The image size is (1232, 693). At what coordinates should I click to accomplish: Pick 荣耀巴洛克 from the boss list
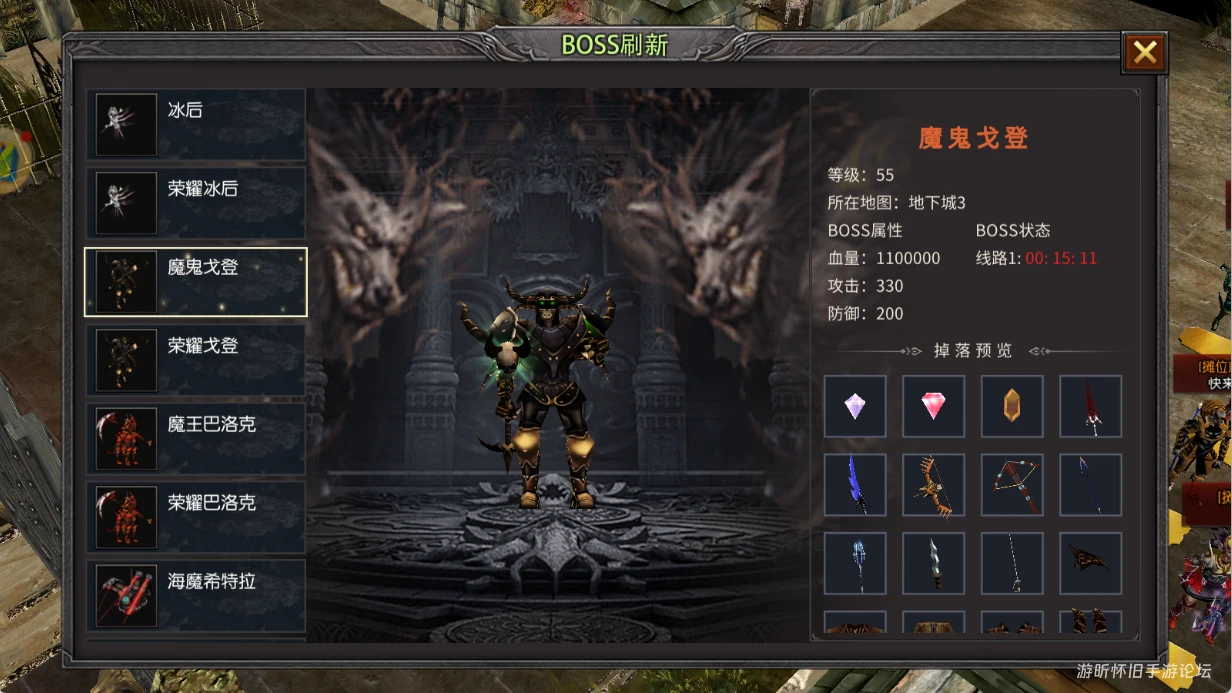(196, 517)
